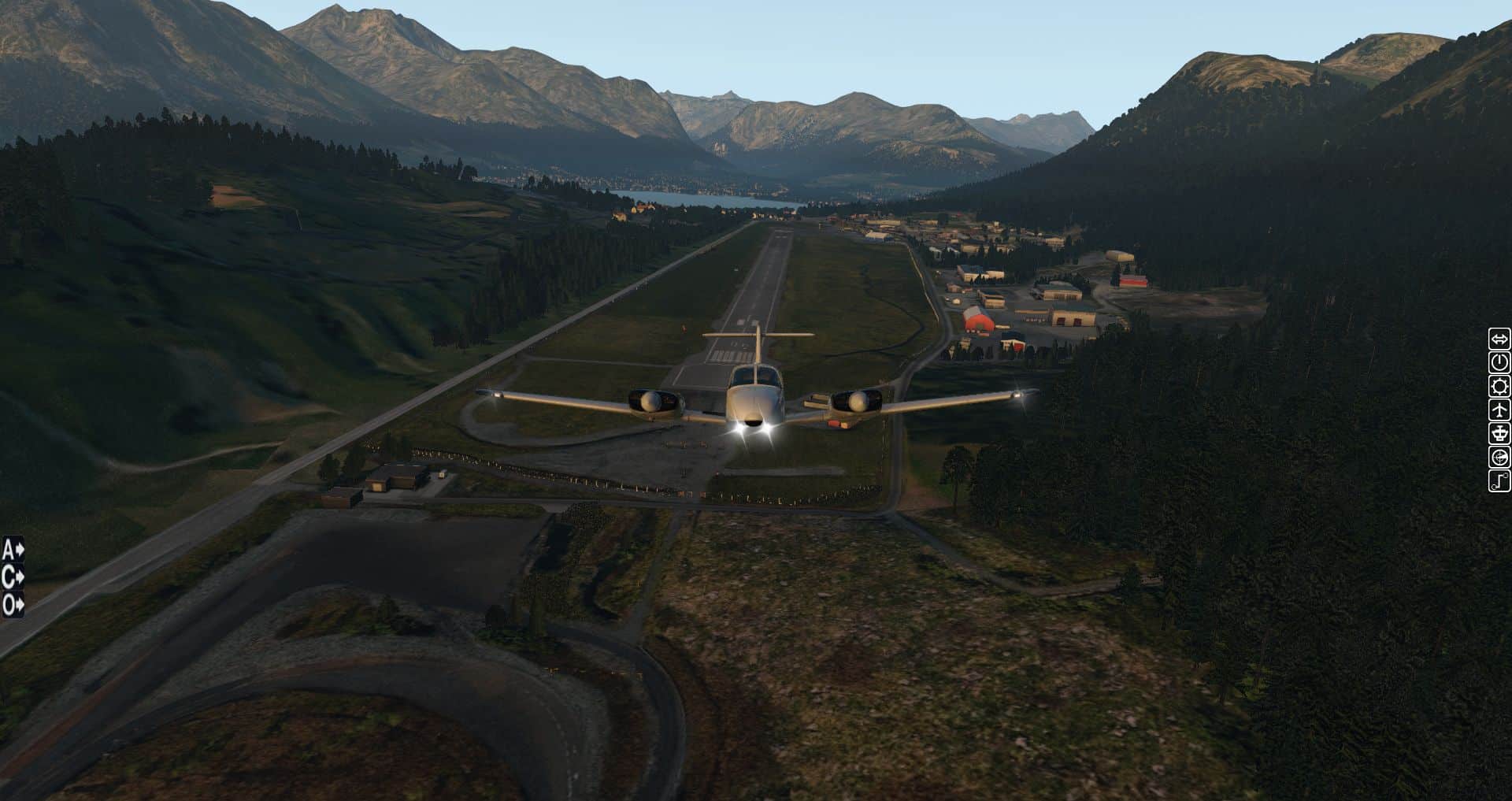The image size is (1512, 801).
Task: Expand the "O" arrow tab
Action: (13, 605)
